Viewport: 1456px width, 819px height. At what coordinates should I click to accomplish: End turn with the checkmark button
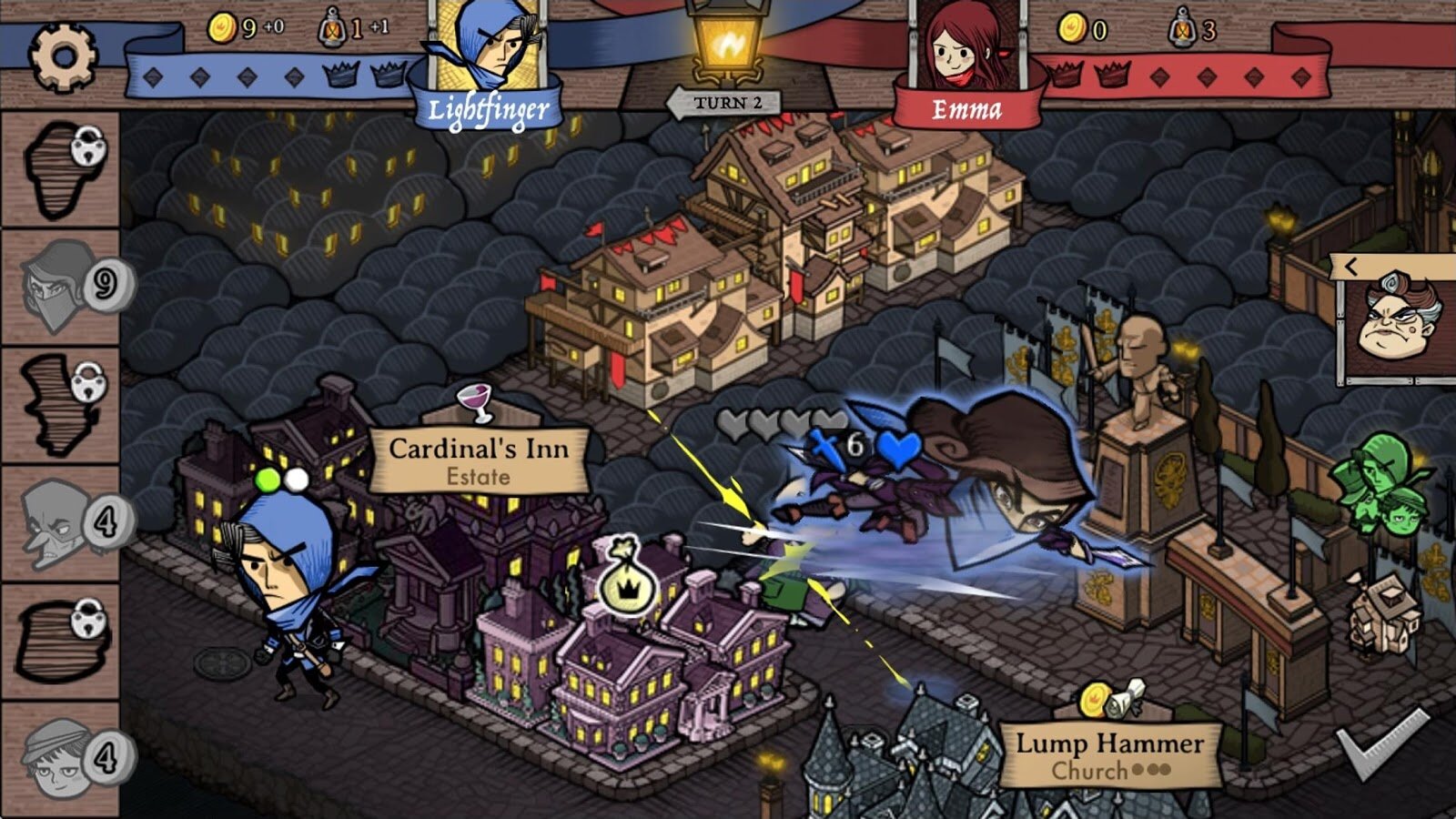(x=1383, y=742)
